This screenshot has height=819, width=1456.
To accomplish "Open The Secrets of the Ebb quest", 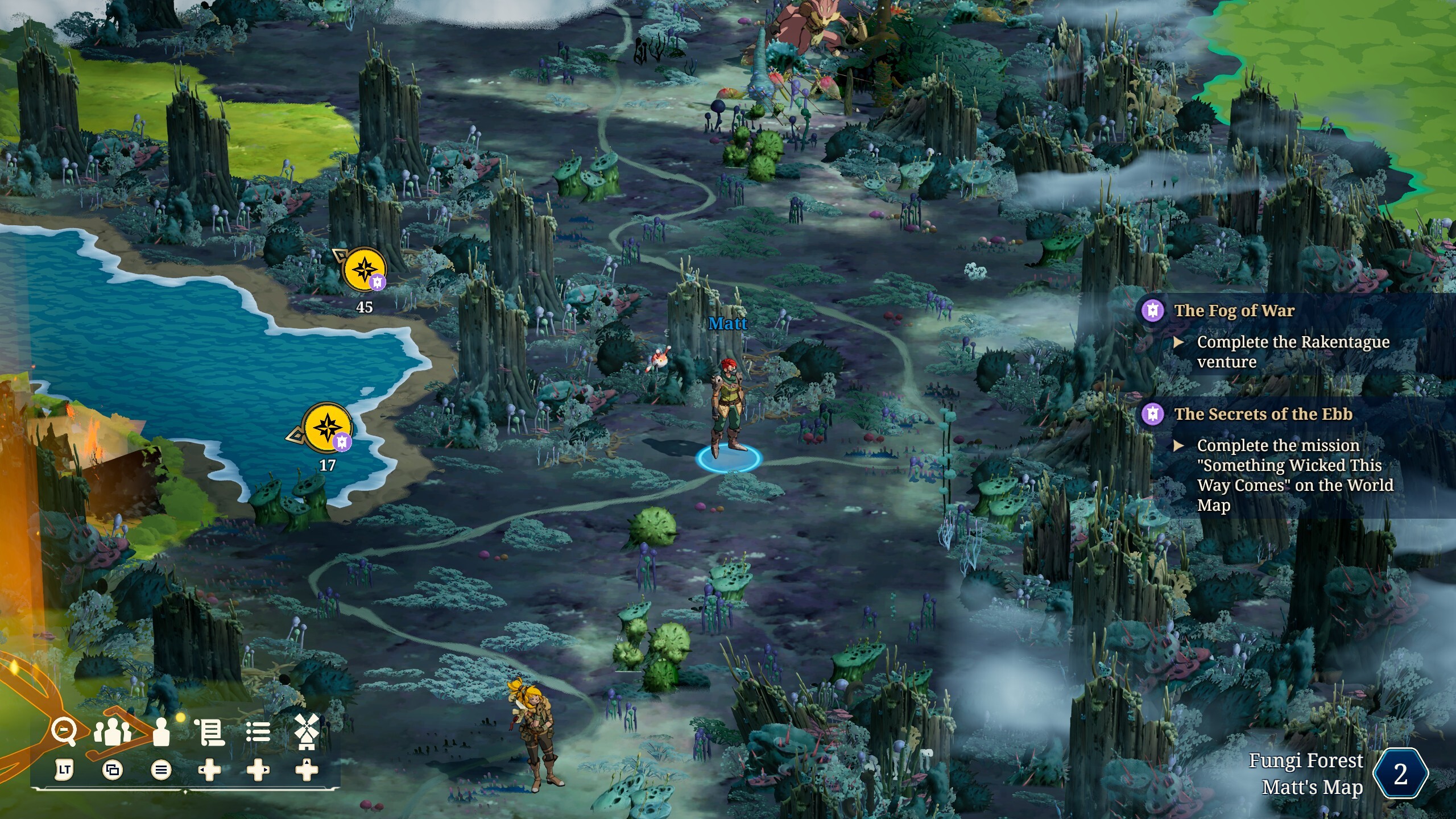I will tap(1263, 414).
